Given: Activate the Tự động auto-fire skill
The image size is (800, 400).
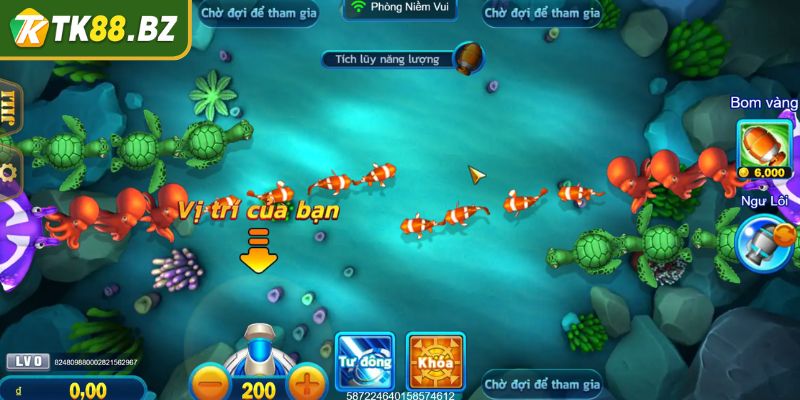Looking at the screenshot, I should [x=365, y=361].
